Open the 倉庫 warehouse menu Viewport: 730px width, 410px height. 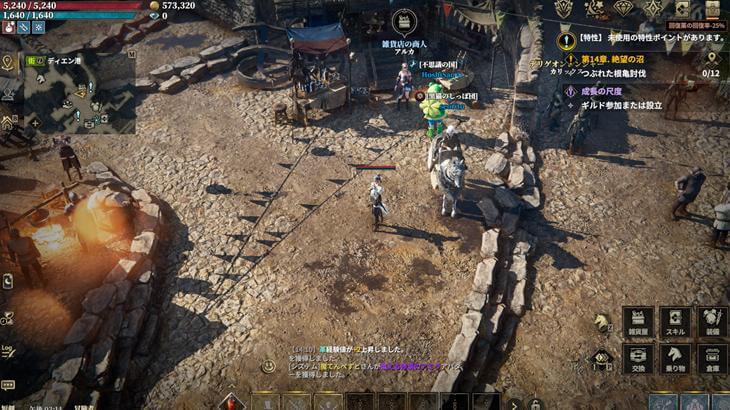point(711,359)
